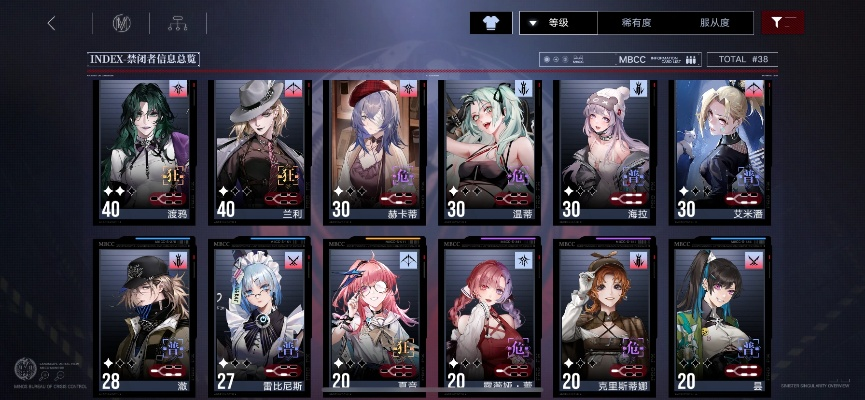Sort sinners by 等级 level
This screenshot has width=865, height=400.
click(558, 23)
